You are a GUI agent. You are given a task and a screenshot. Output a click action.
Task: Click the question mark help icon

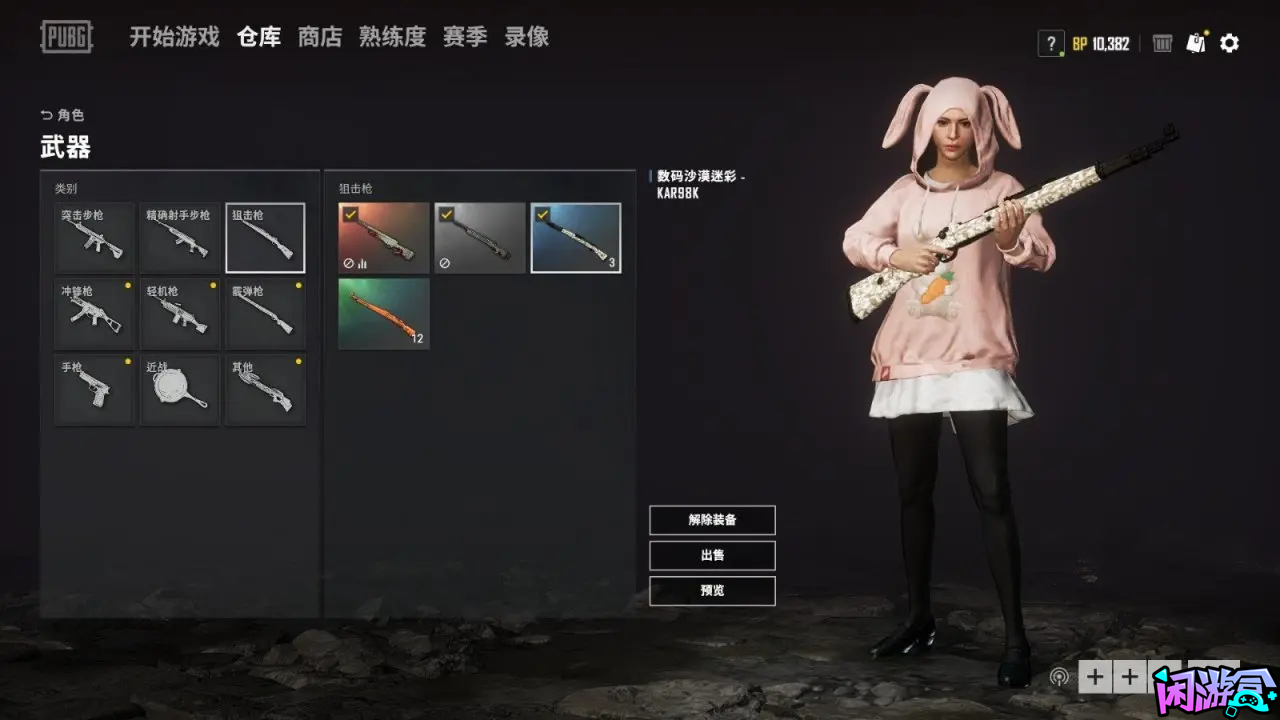click(x=1050, y=43)
